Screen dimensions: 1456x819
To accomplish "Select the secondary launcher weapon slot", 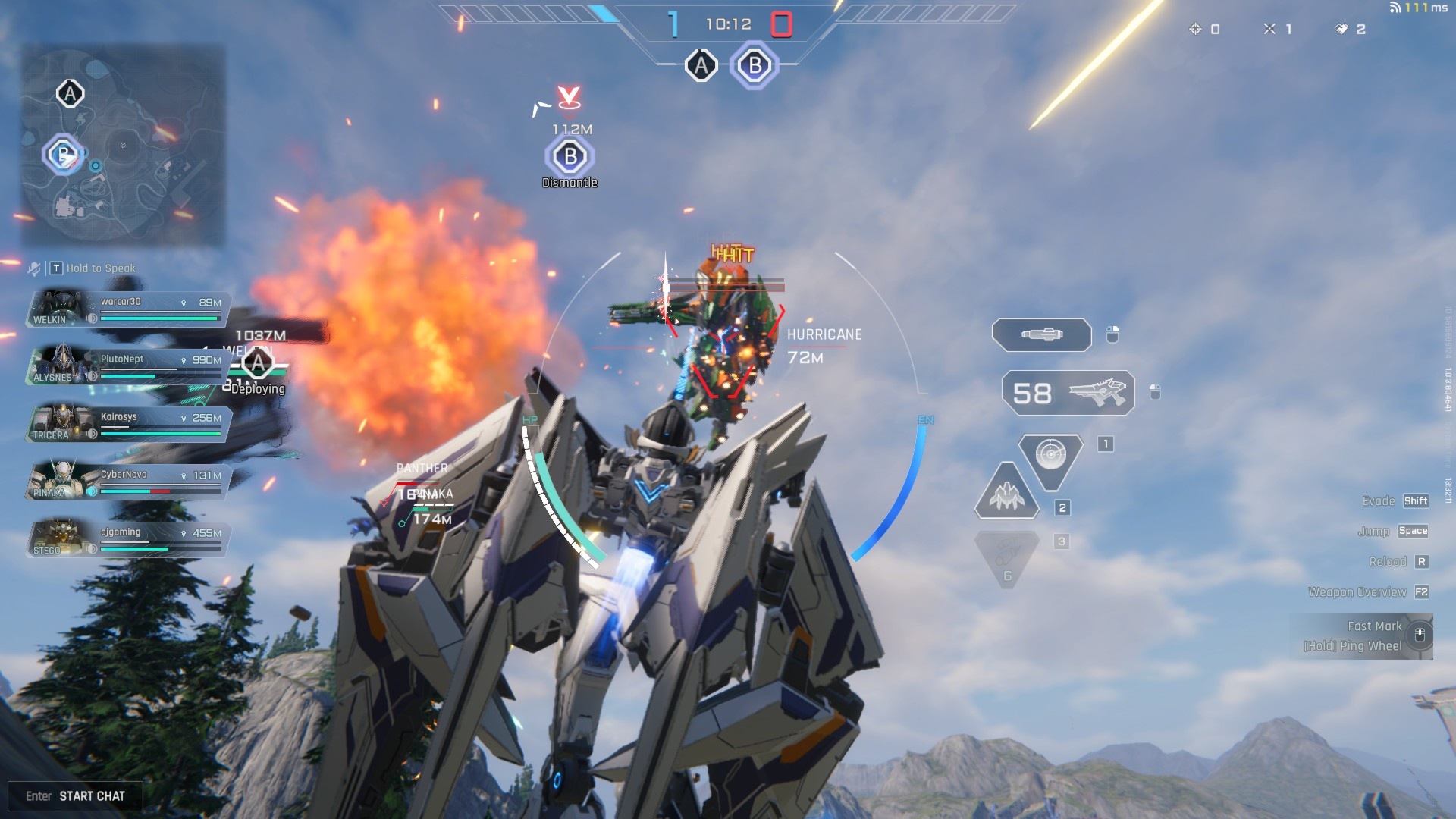I will (x=1042, y=334).
